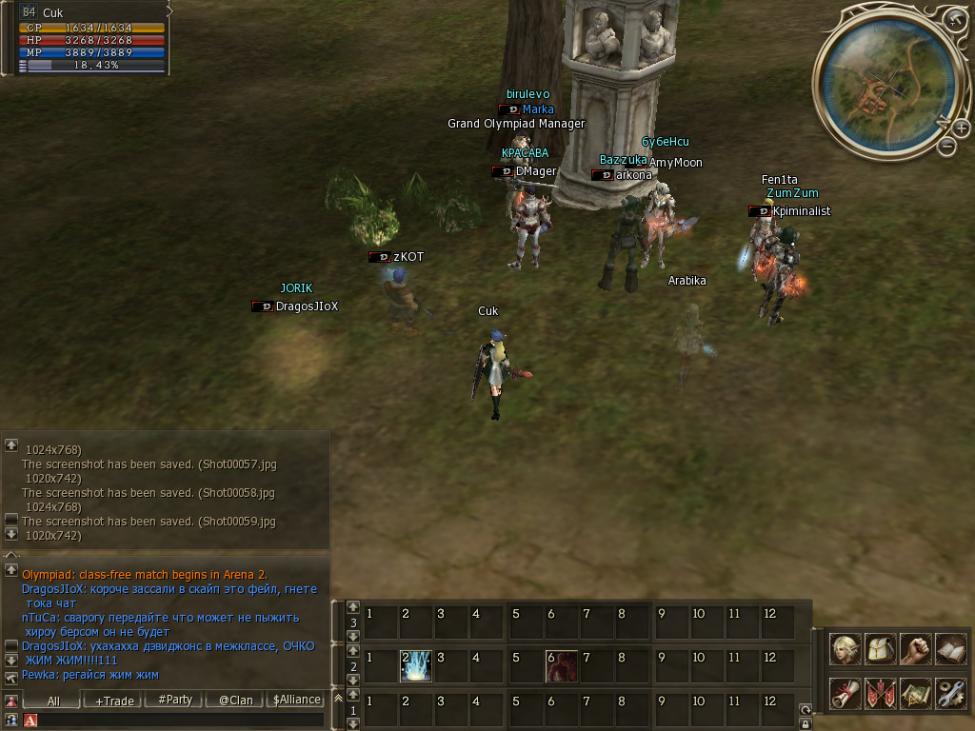Viewport: 975px width, 731px height.
Task: Open the Actions fist icon
Action: click(x=915, y=650)
